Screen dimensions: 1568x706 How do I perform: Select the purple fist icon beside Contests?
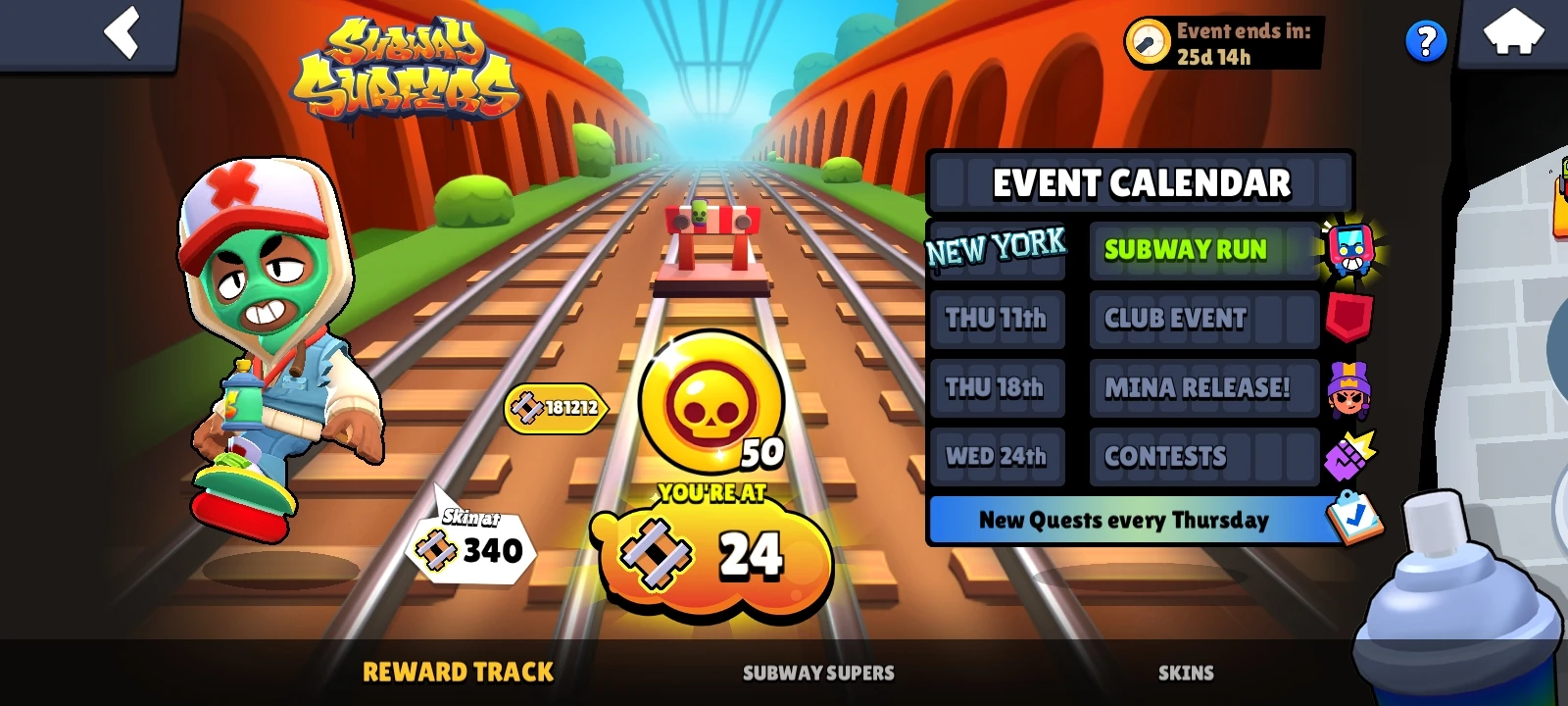(1346, 457)
